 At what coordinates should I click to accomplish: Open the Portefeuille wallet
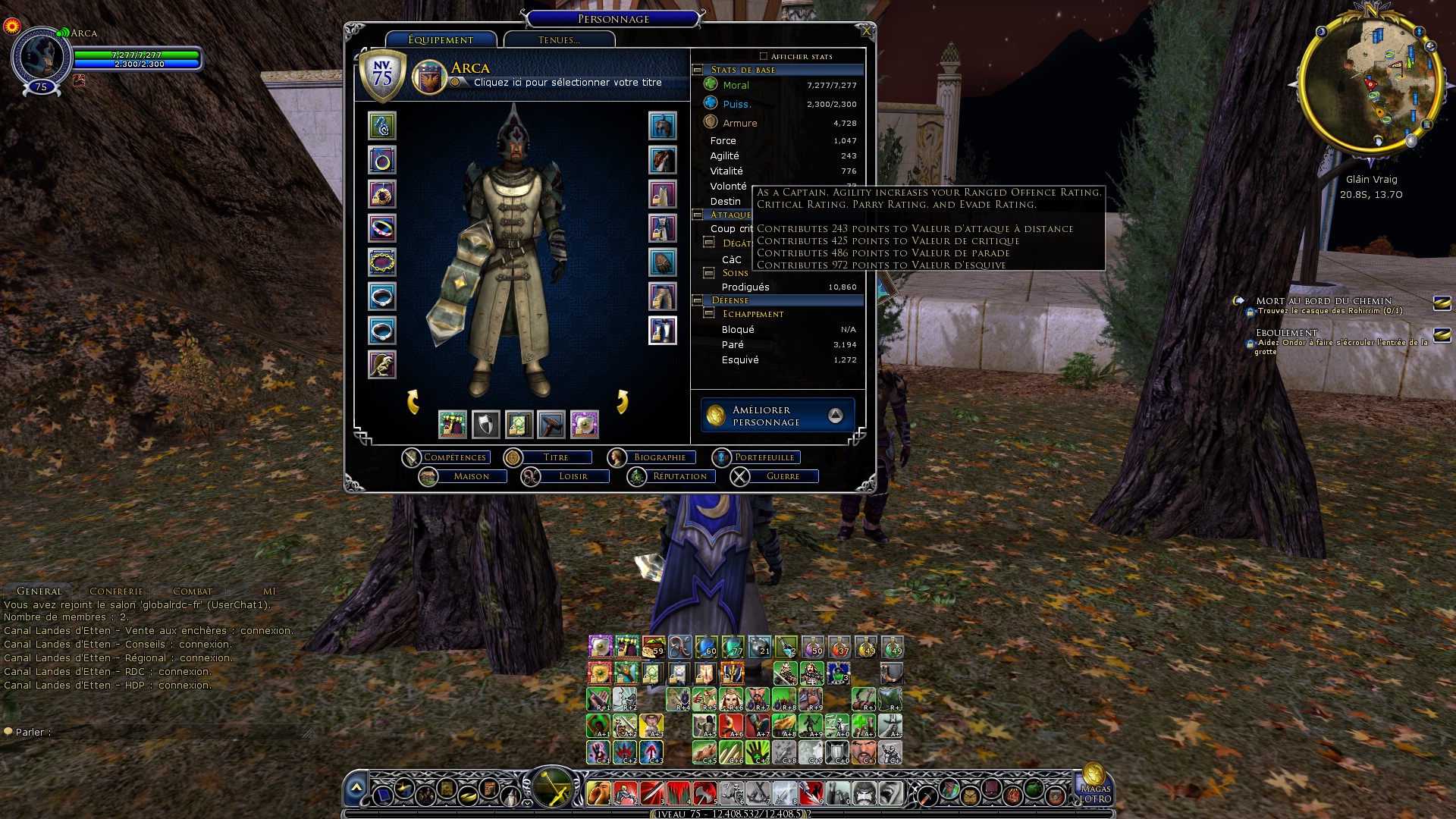pyautogui.click(x=764, y=457)
